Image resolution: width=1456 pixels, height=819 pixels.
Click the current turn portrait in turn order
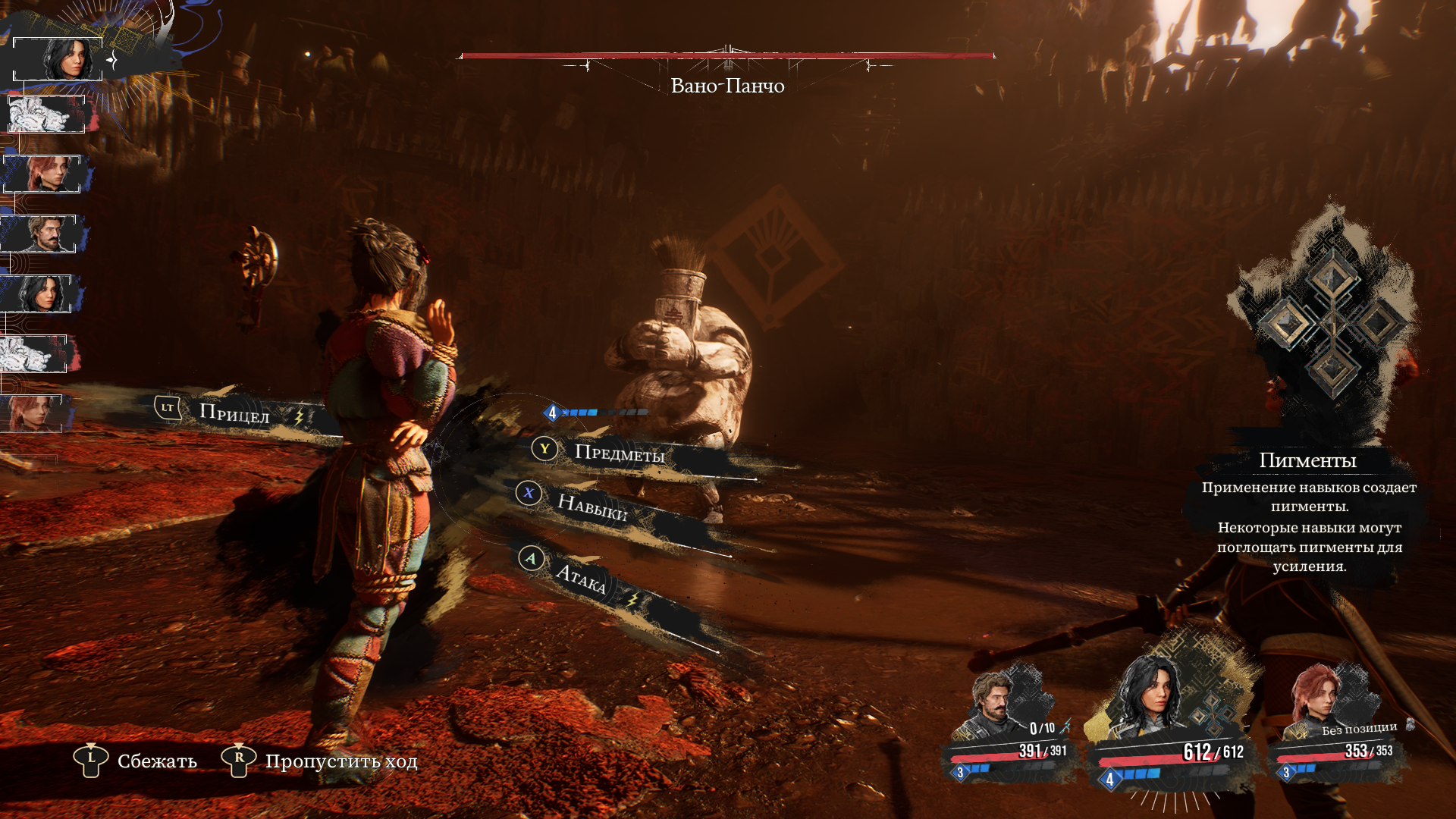(x=58, y=59)
